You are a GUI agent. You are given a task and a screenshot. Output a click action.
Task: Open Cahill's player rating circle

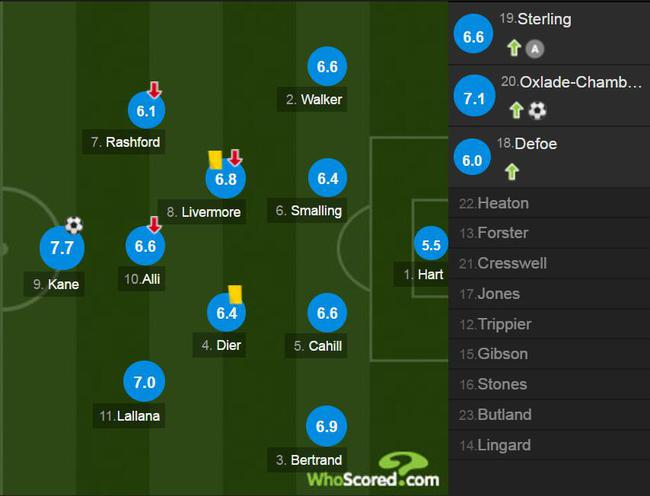tap(327, 313)
